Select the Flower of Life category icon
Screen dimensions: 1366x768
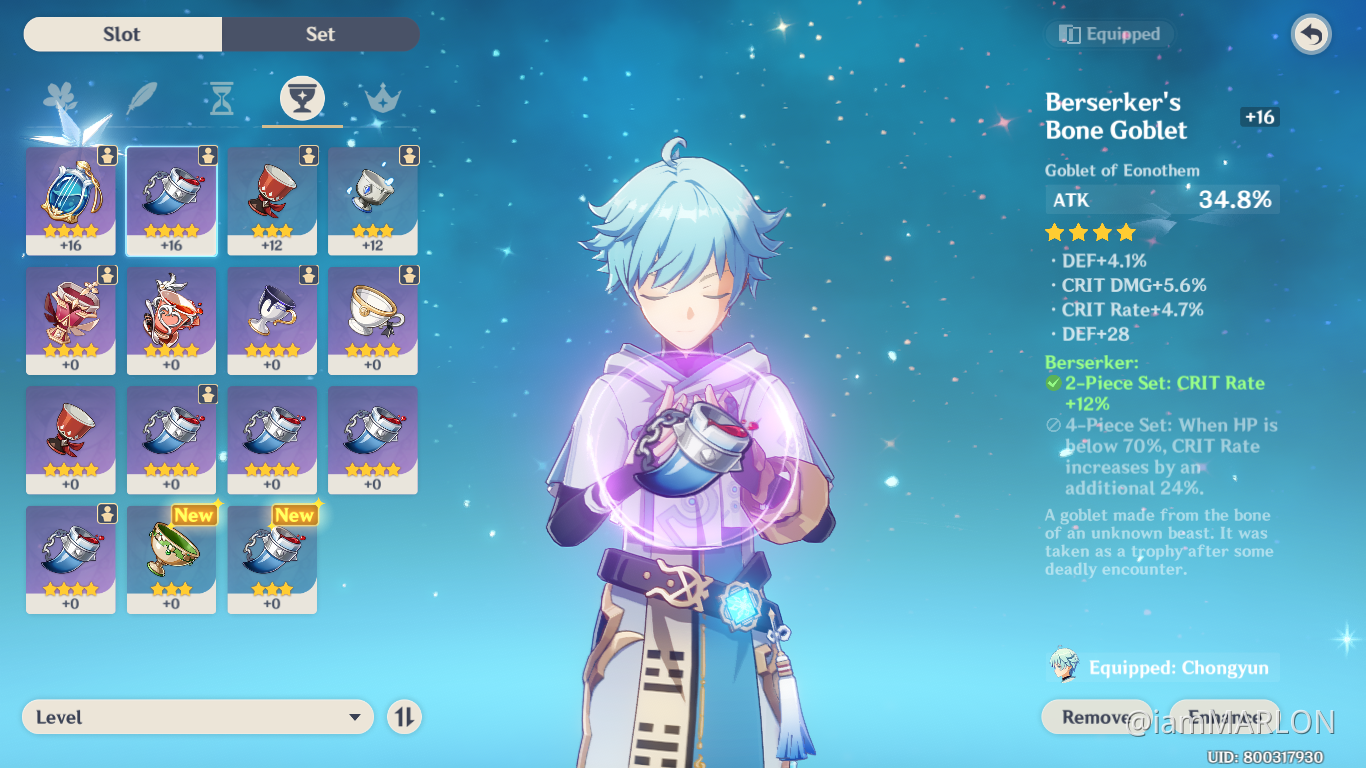click(61, 97)
